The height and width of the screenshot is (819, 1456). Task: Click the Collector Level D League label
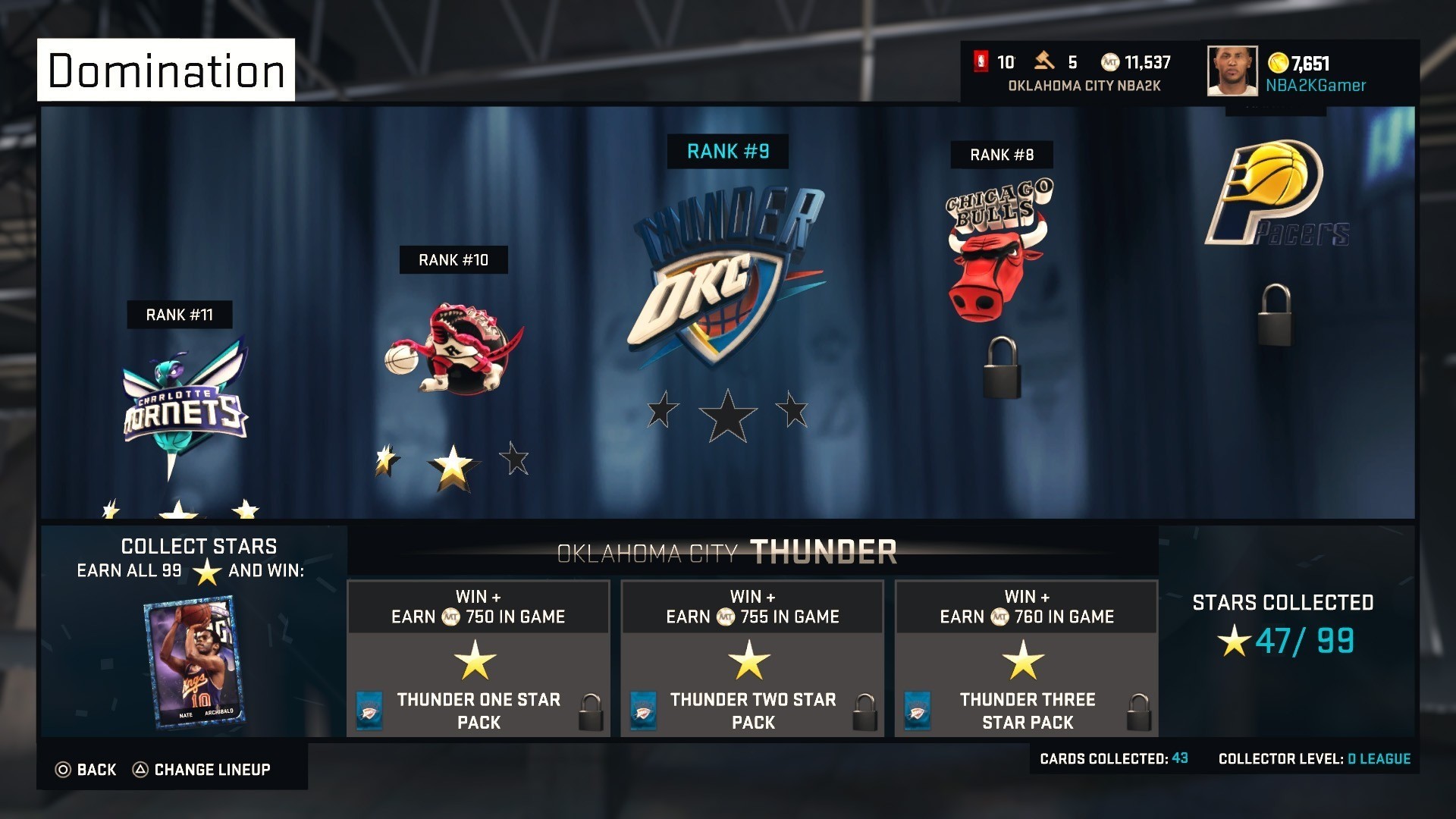click(x=1316, y=758)
